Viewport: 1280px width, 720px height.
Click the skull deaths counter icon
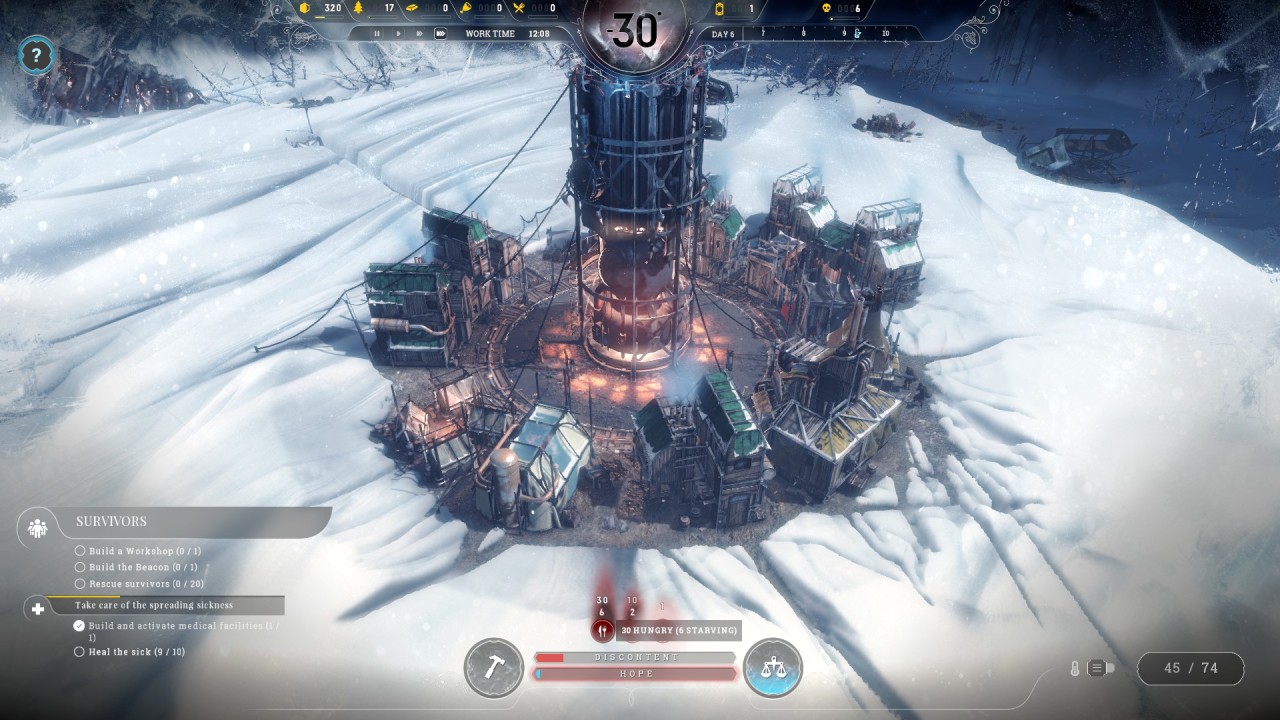827,9
